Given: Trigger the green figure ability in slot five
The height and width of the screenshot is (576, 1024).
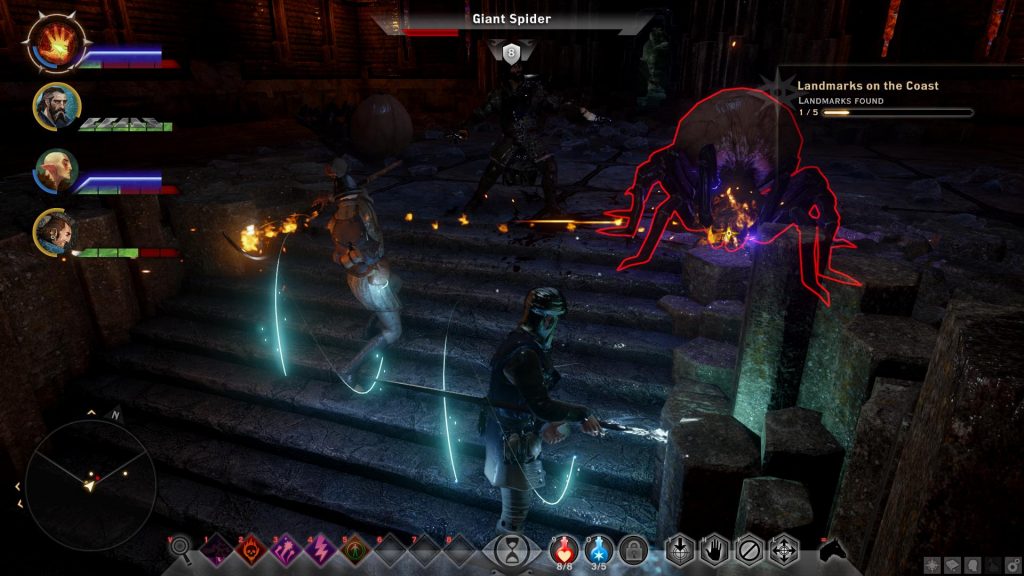Looking at the screenshot, I should (x=354, y=550).
